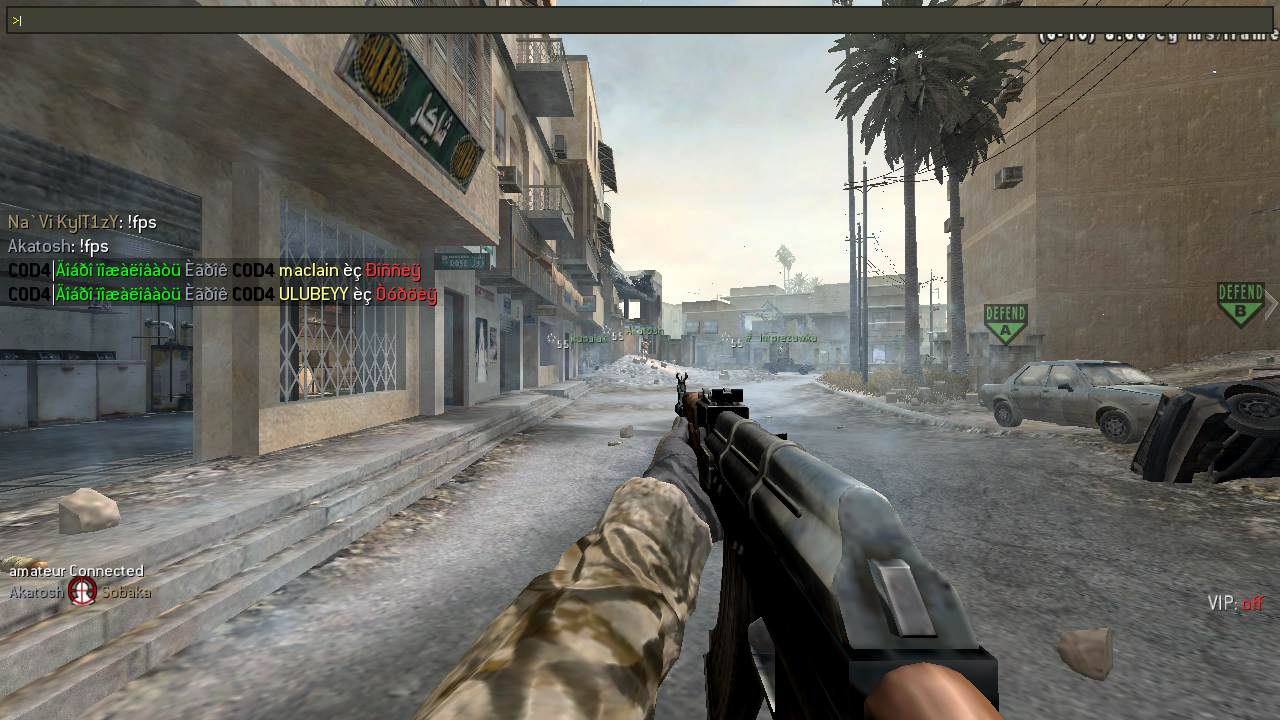The image size is (1280, 720).
Task: Select the Defend B objective marker
Action: tap(1240, 303)
